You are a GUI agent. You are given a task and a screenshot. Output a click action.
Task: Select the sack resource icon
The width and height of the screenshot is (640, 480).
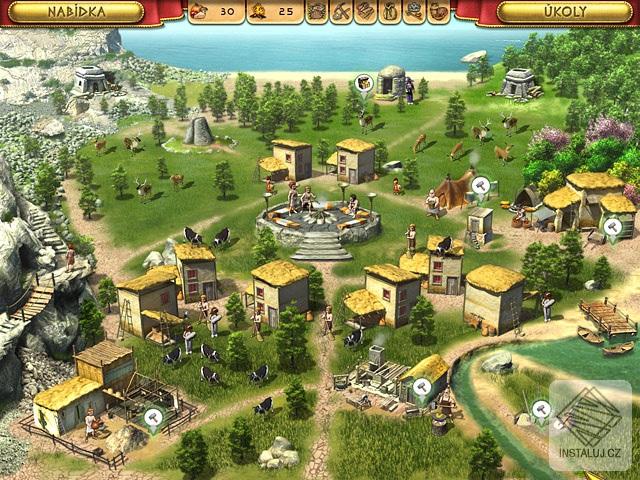coord(390,13)
